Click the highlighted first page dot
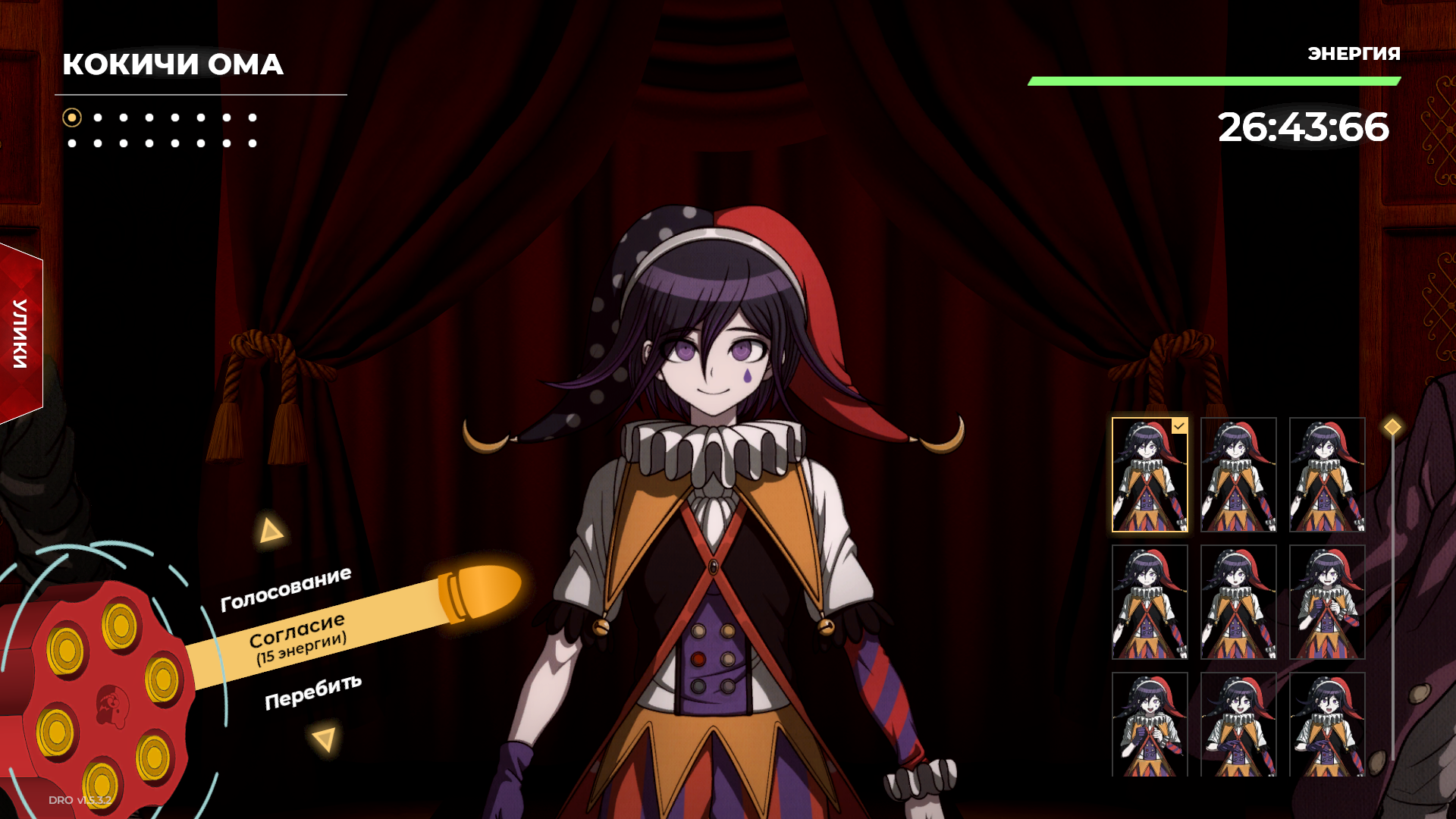 [72, 118]
